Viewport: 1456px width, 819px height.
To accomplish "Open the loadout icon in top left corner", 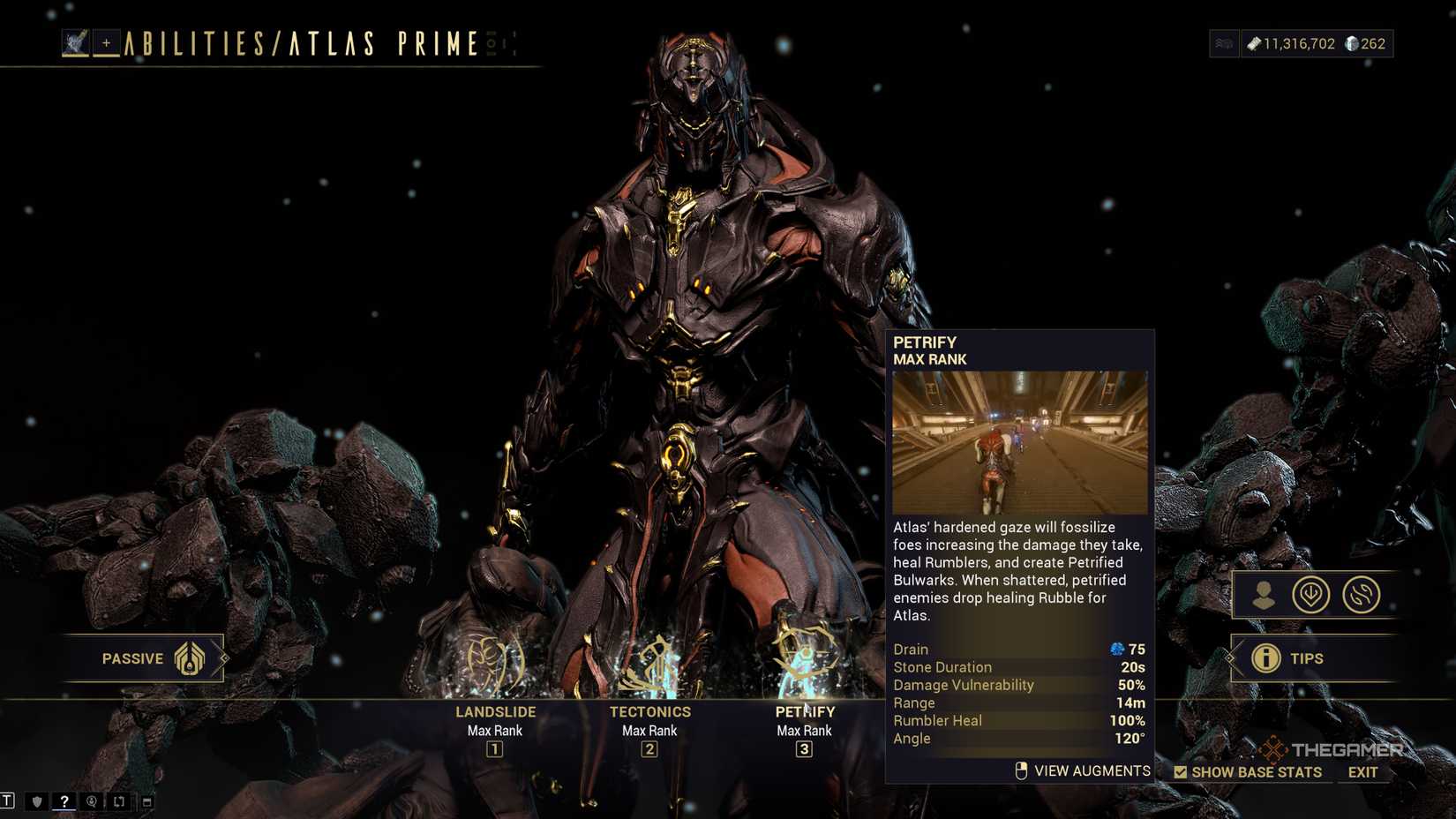I will (76, 41).
